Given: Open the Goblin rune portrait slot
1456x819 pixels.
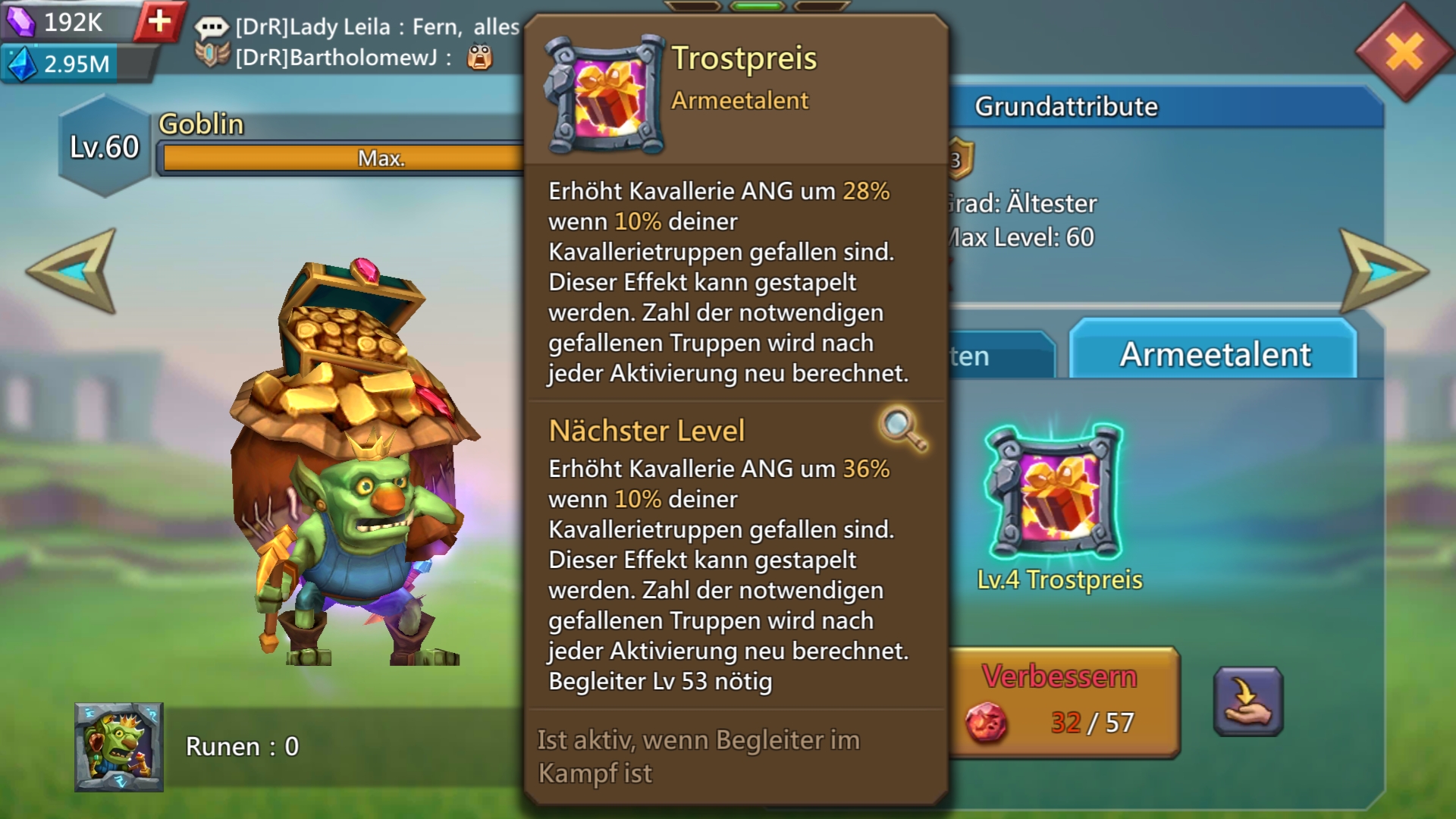Looking at the screenshot, I should click(x=119, y=747).
